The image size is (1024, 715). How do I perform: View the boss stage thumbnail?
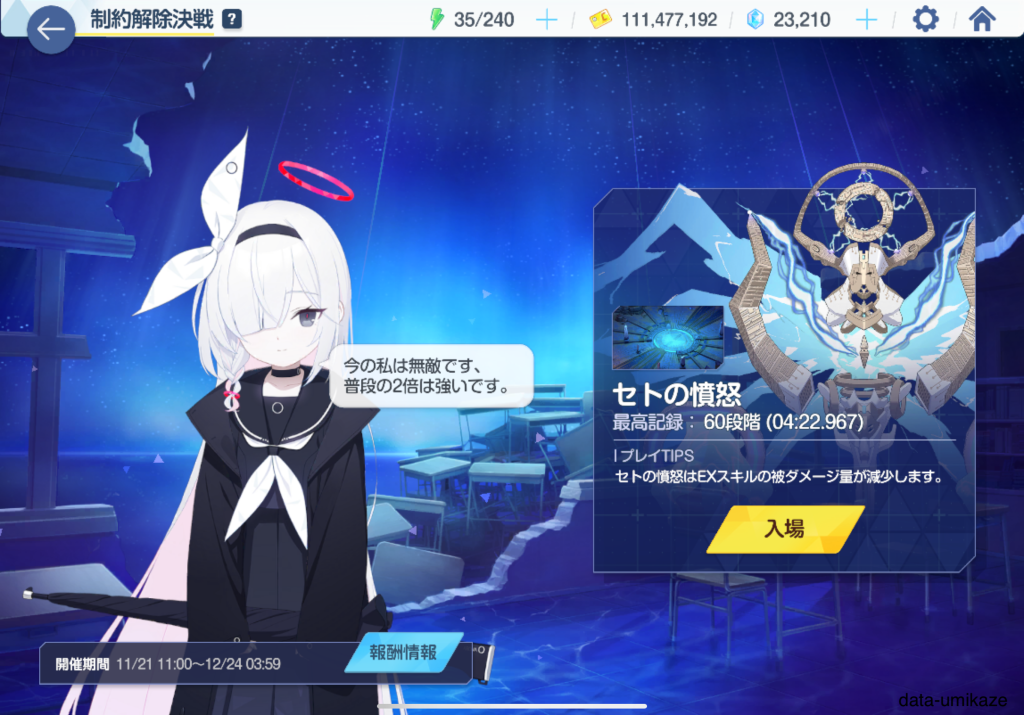[668, 338]
